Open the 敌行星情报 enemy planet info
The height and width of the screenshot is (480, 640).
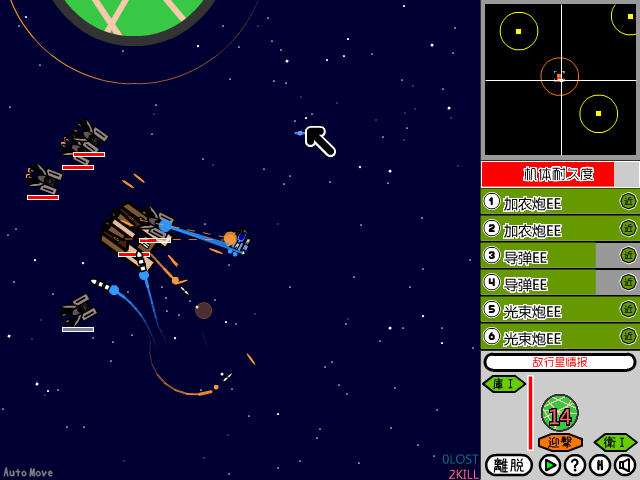pyautogui.click(x=560, y=362)
